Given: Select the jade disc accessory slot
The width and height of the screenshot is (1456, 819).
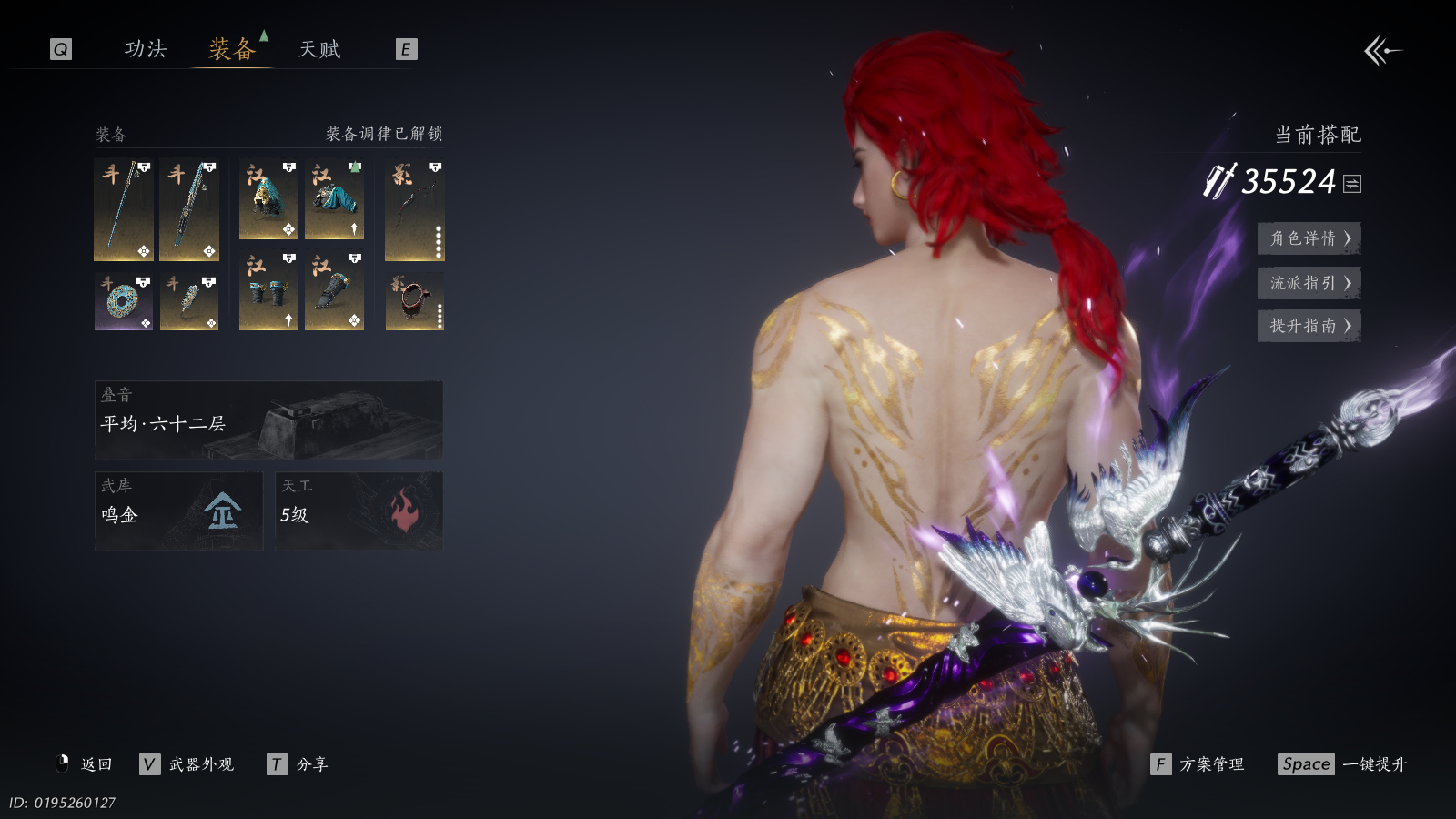Looking at the screenshot, I should 124,301.
